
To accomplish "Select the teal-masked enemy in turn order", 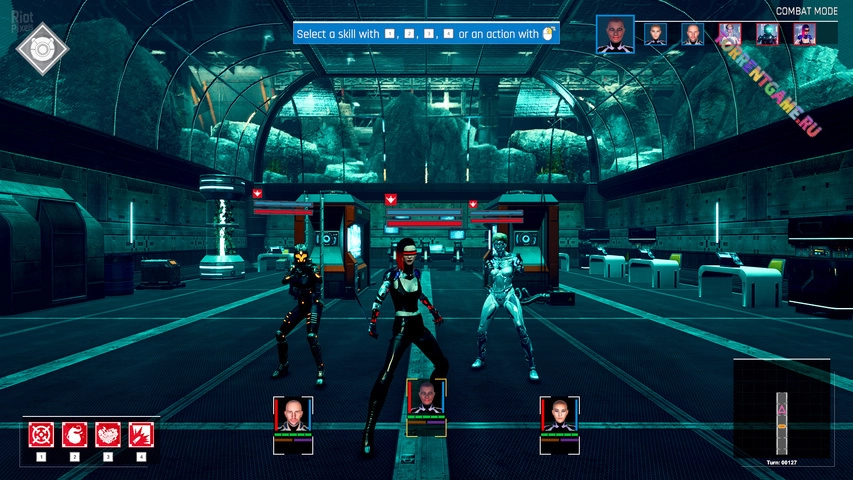I will [x=767, y=34].
